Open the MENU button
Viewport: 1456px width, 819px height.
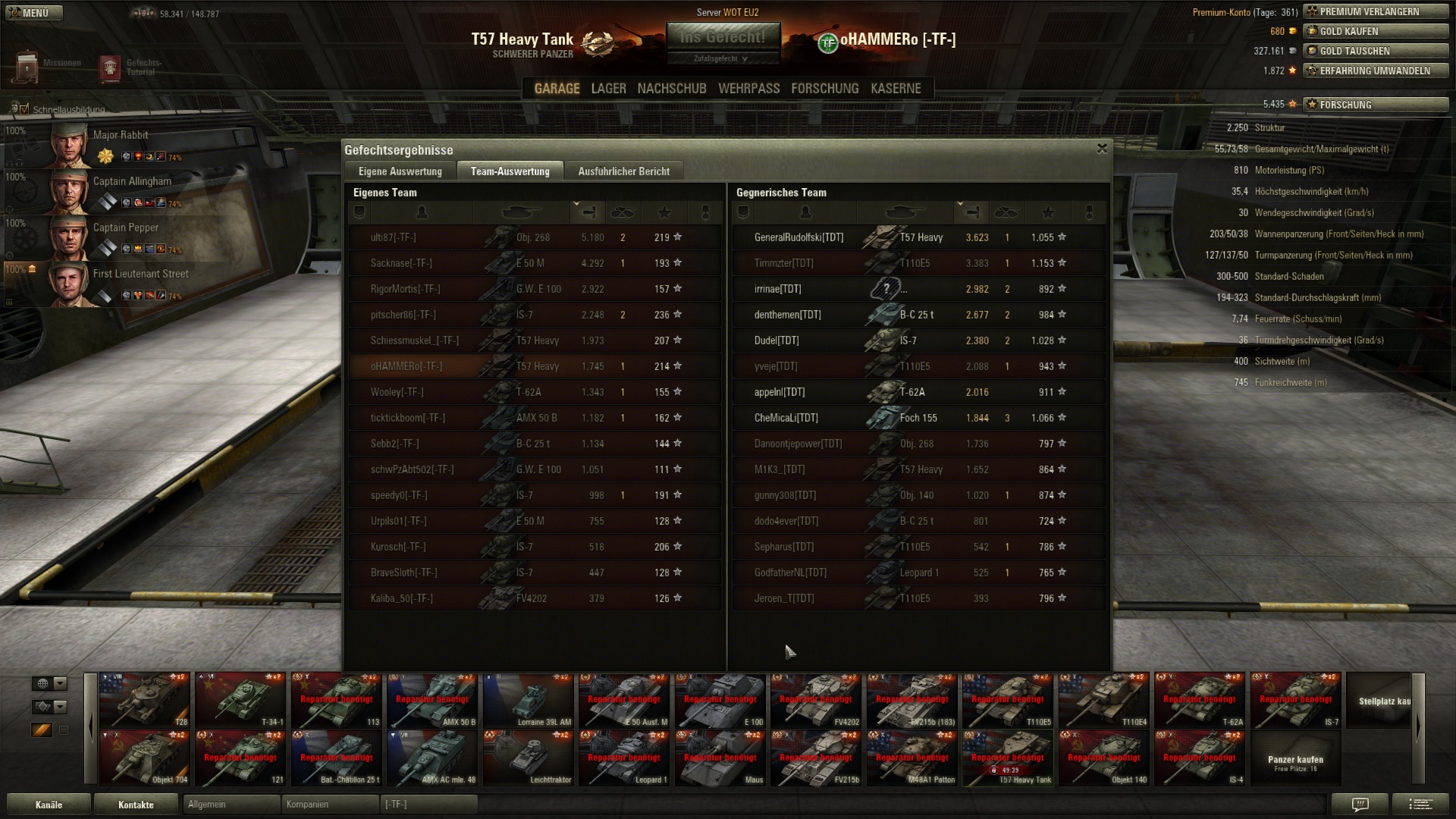pos(34,13)
